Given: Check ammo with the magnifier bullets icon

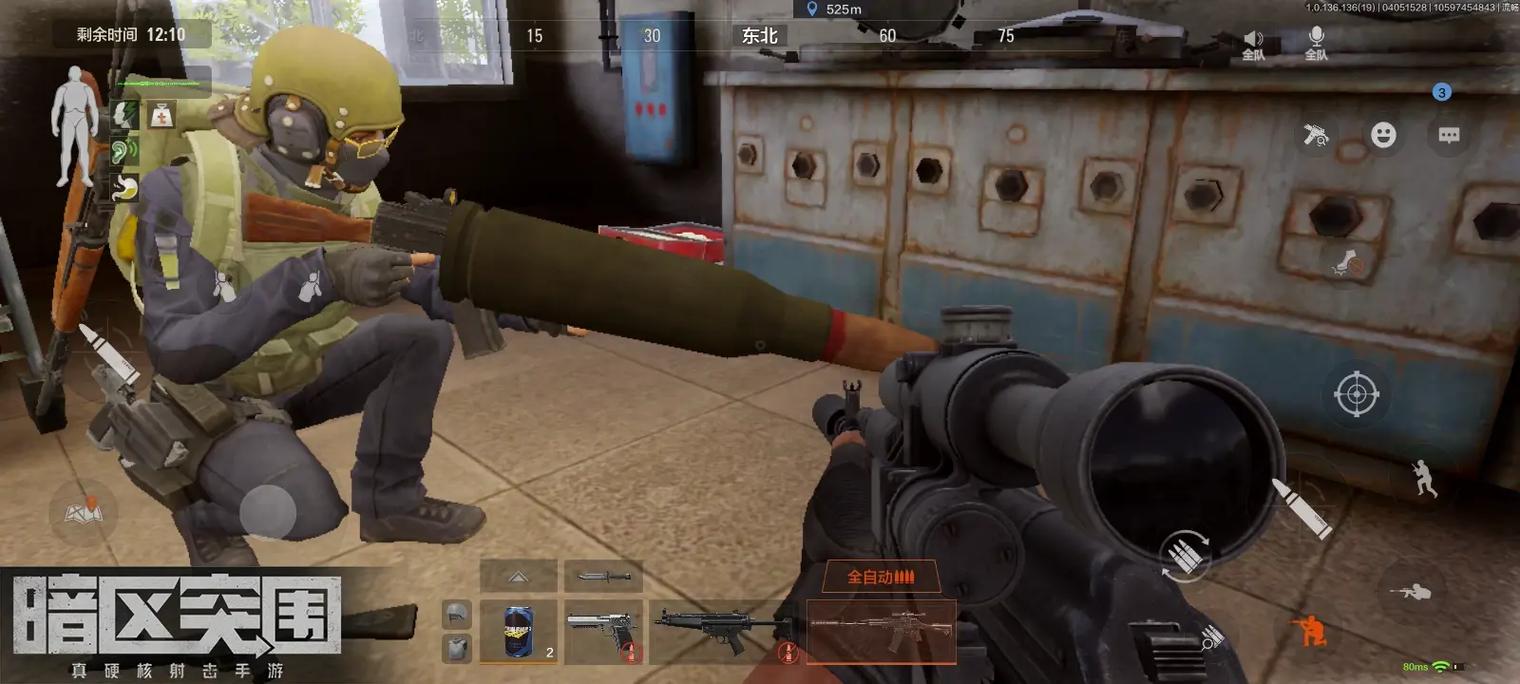Looking at the screenshot, I should pos(1210,638).
